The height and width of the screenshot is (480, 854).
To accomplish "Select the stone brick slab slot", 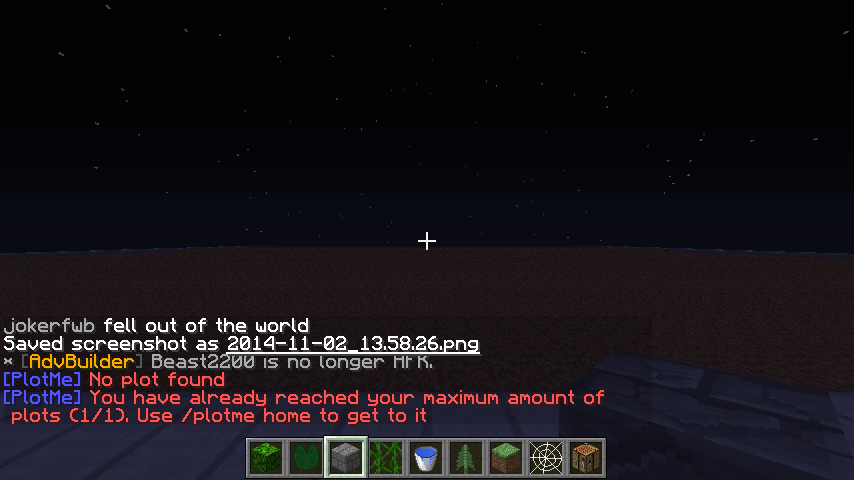I will (346, 458).
